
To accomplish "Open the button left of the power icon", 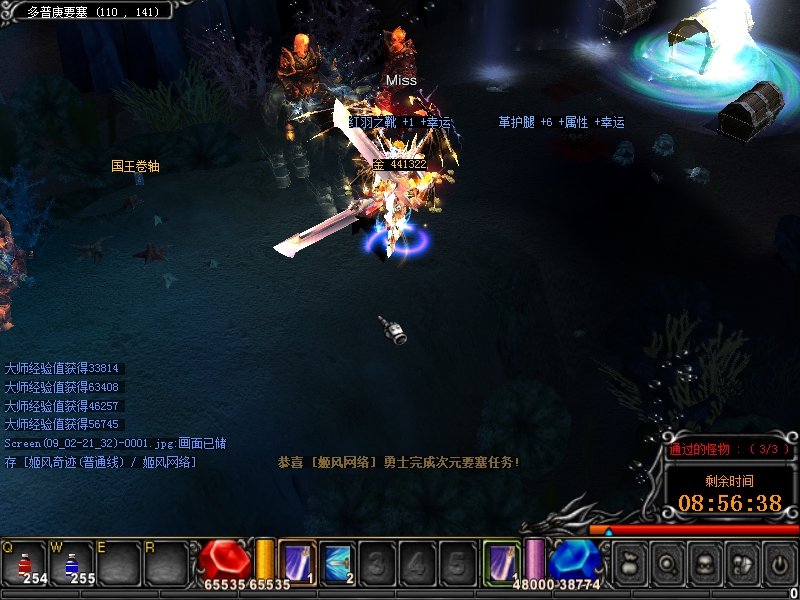I will pos(742,564).
